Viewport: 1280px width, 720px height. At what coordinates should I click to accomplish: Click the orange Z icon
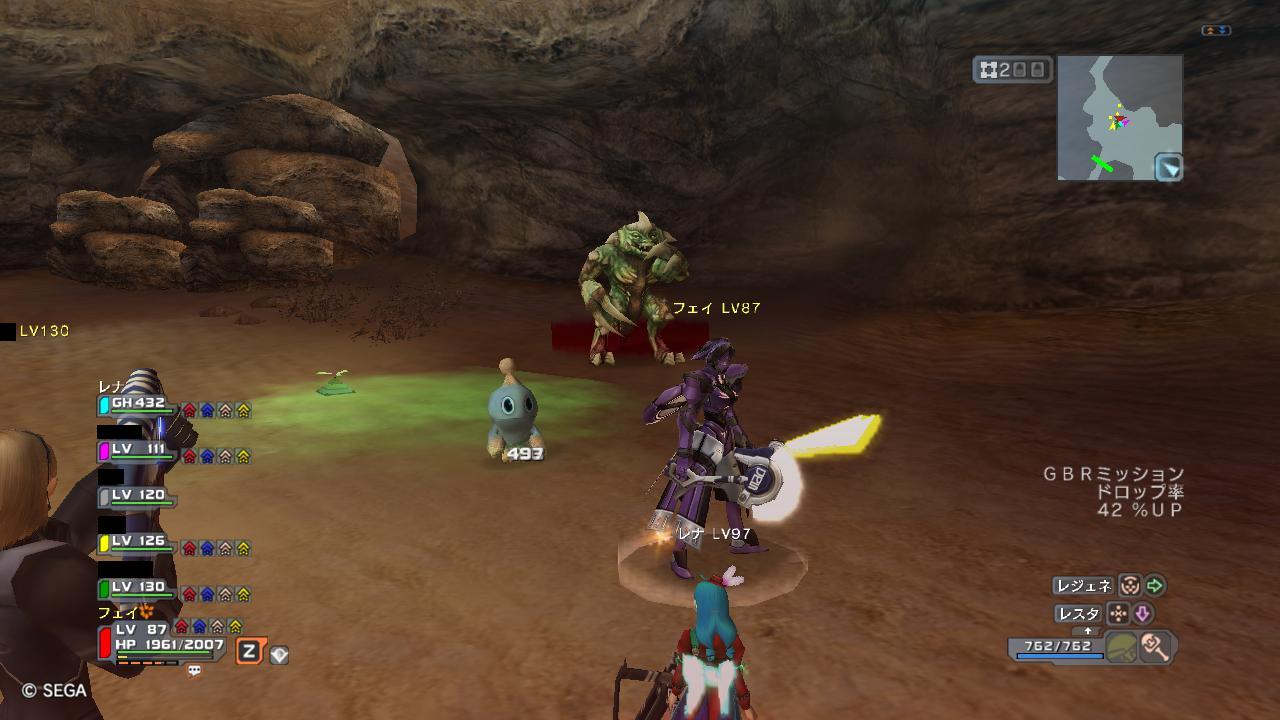pos(249,652)
